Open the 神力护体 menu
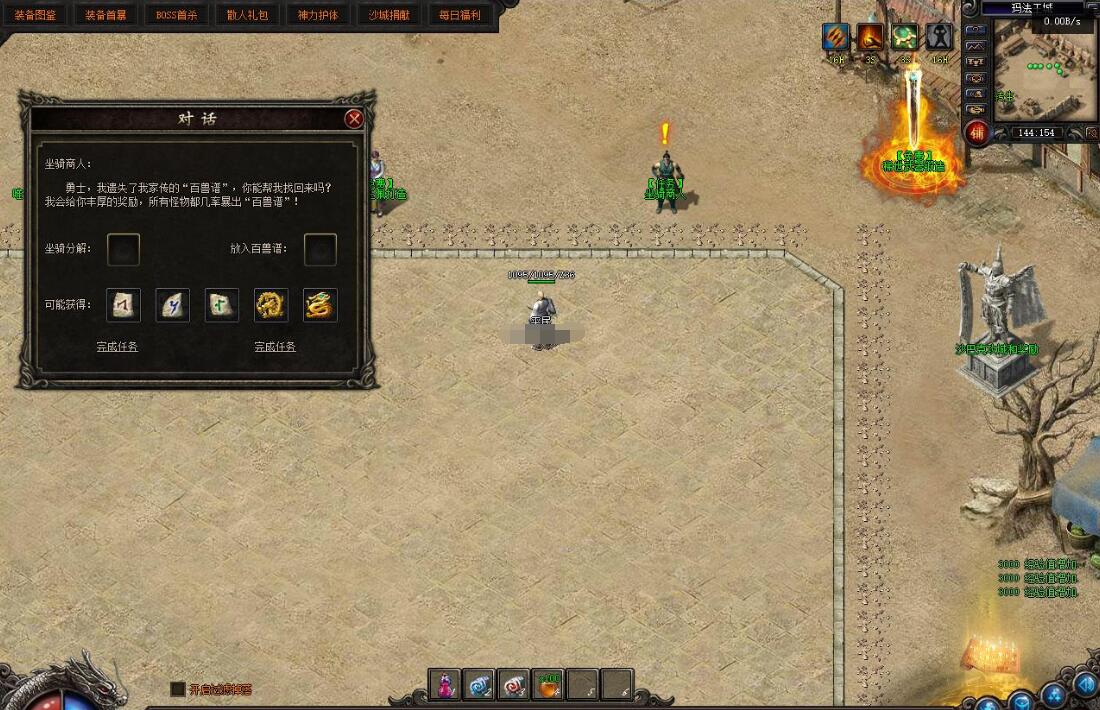Viewport: 1100px width, 710px height. pos(319,15)
